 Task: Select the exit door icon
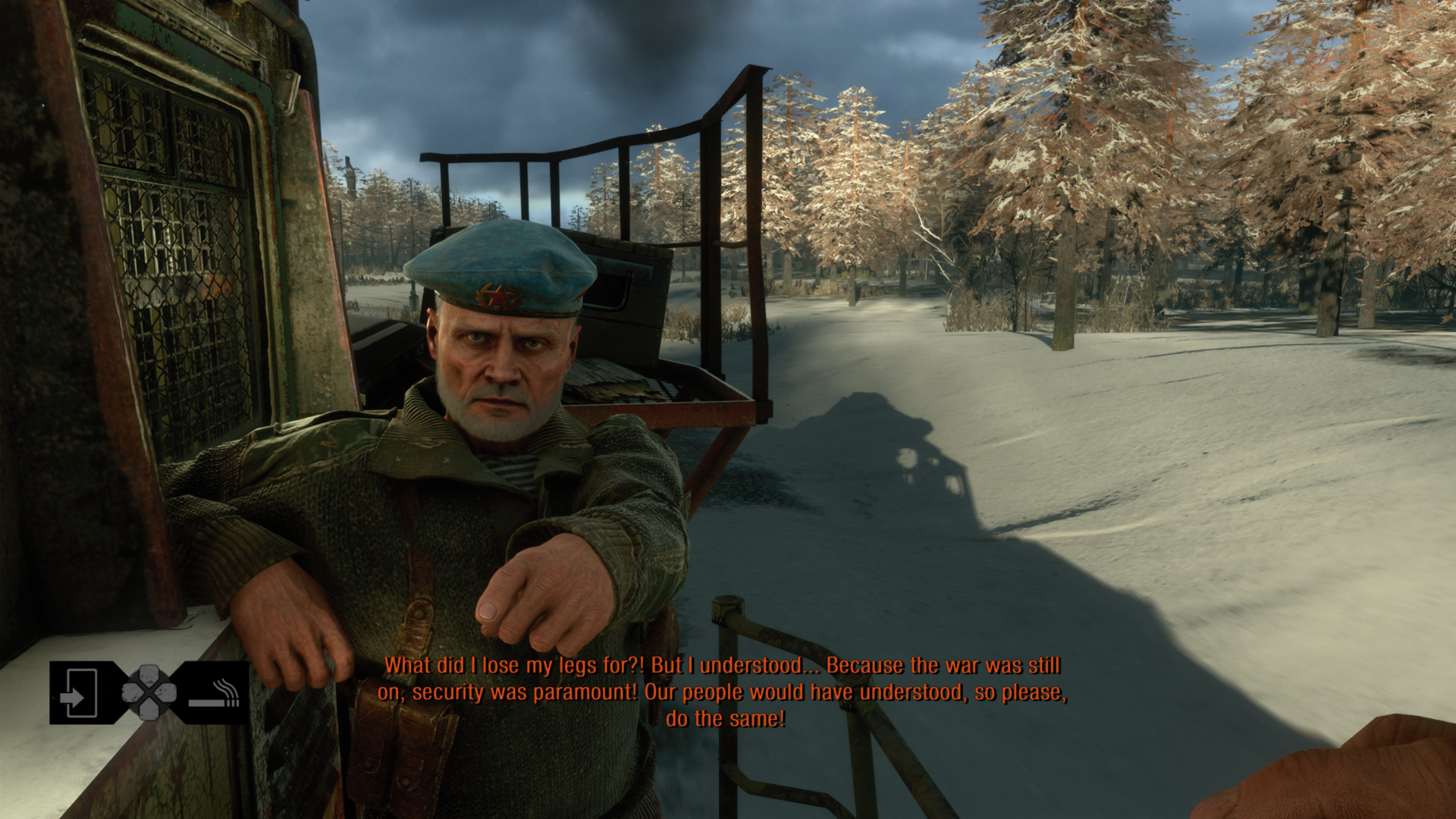(79, 692)
